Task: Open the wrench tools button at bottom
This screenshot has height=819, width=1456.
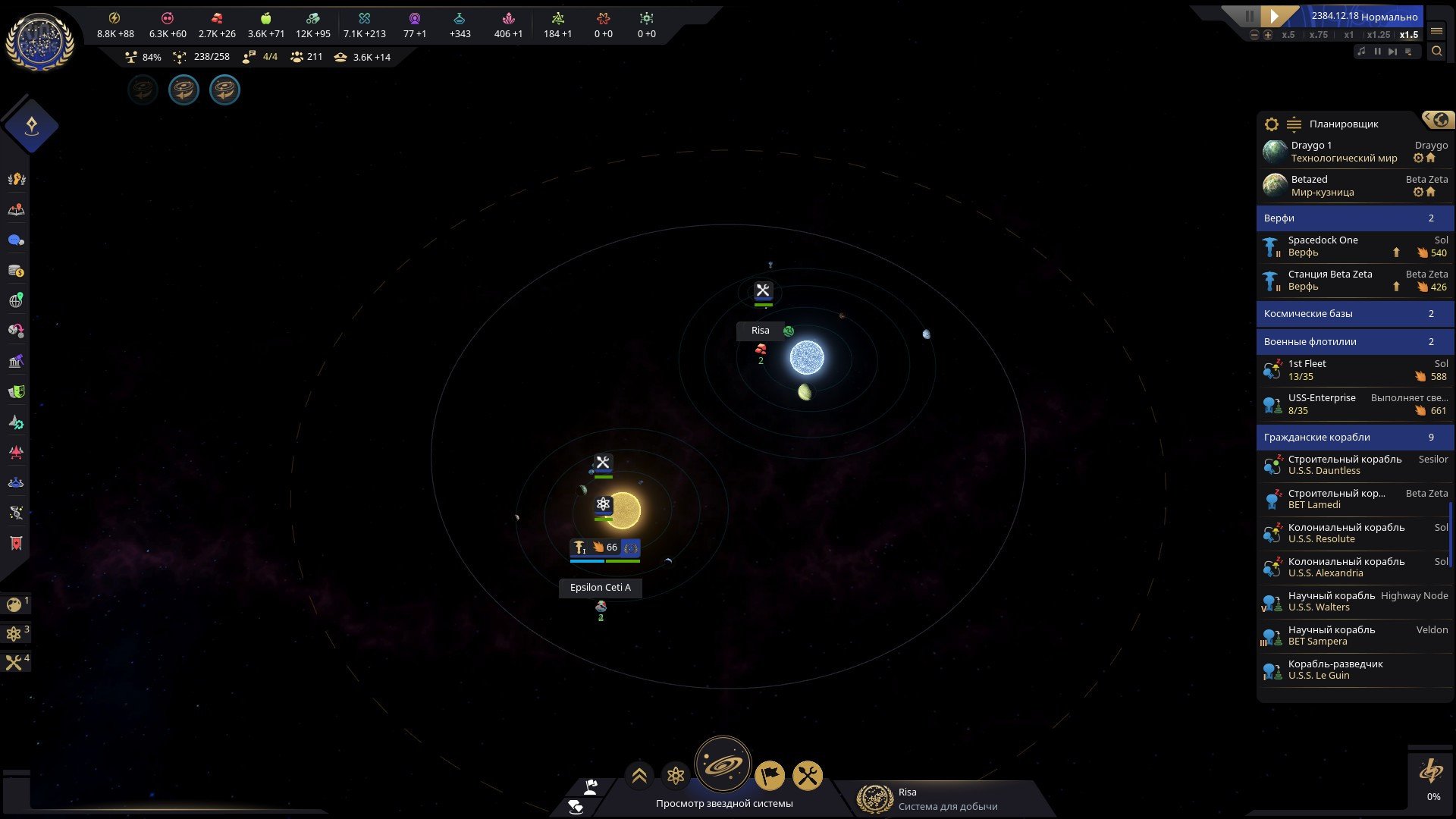Action: click(x=808, y=775)
